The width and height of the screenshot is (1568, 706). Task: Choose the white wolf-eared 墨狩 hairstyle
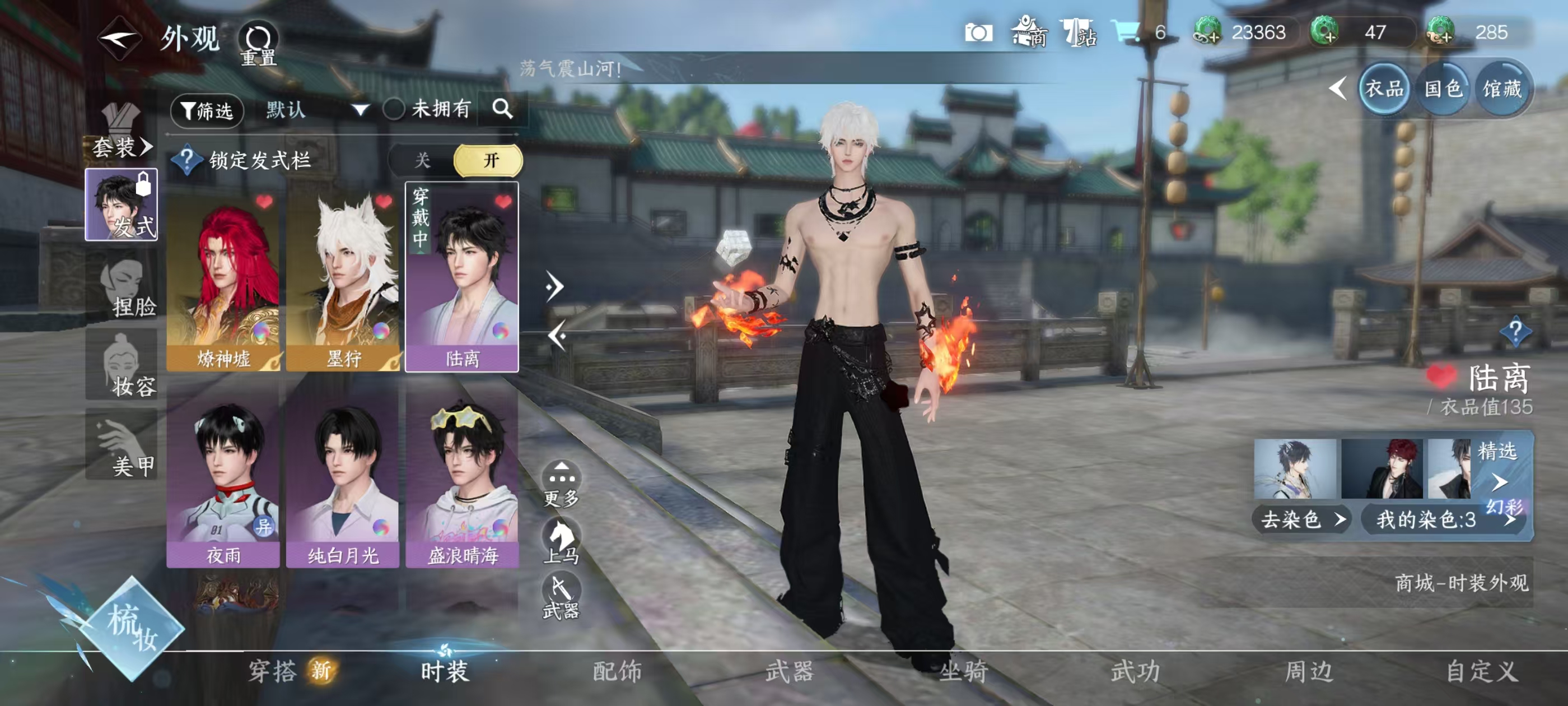(x=343, y=280)
